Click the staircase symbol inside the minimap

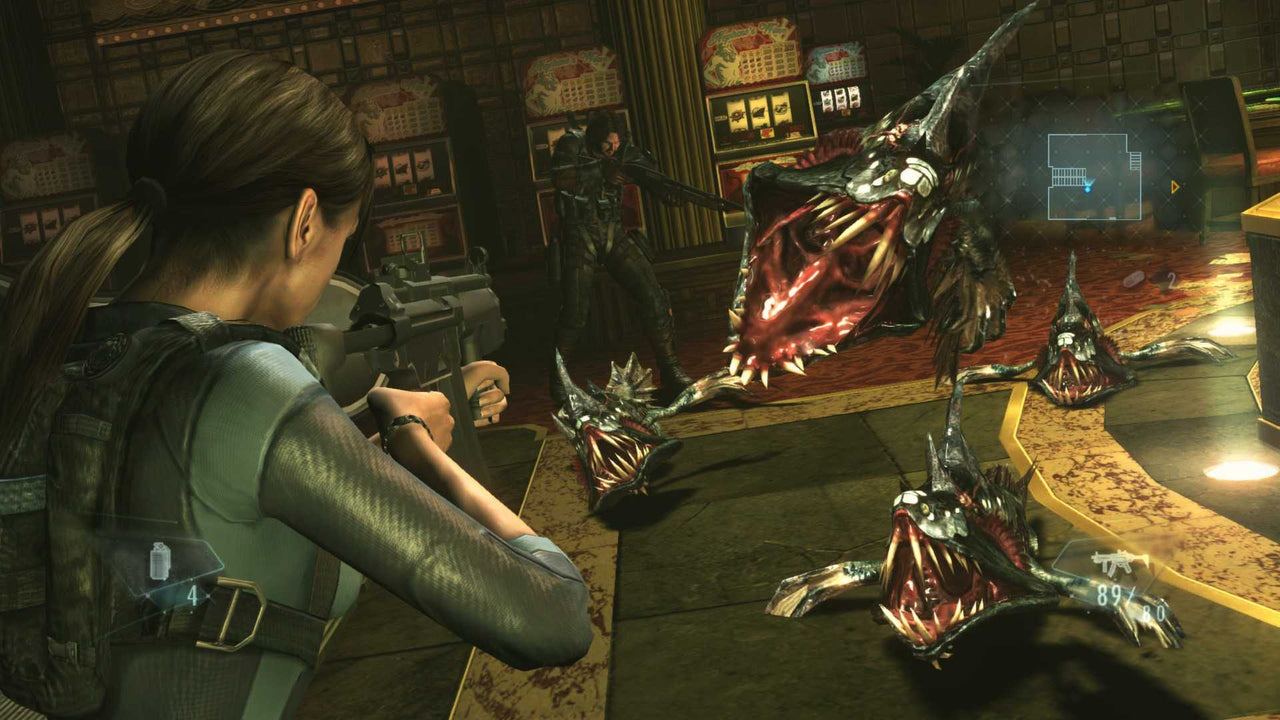pyautogui.click(x=1069, y=177)
